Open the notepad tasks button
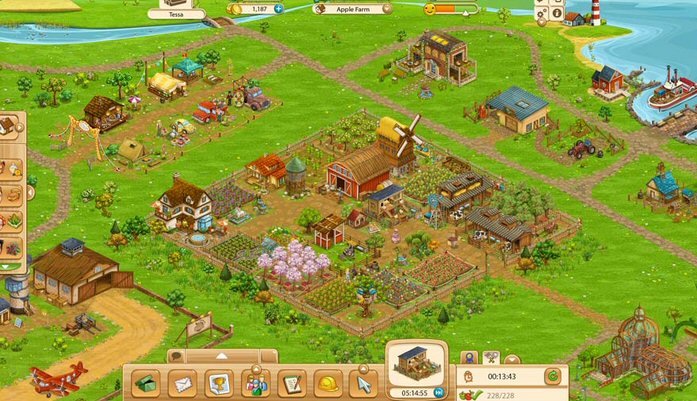 (x=291, y=382)
